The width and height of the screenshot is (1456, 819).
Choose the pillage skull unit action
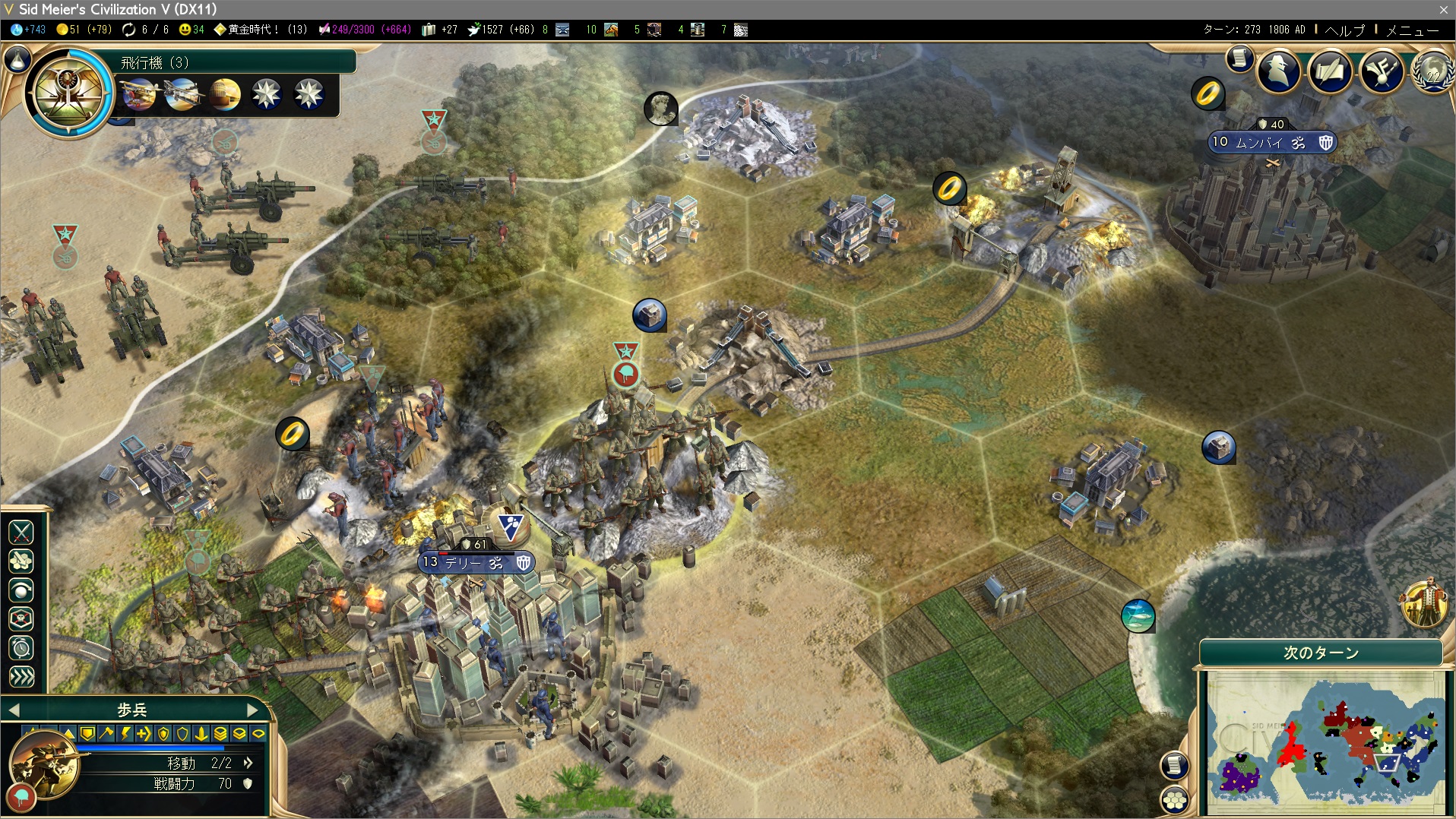coord(21,619)
